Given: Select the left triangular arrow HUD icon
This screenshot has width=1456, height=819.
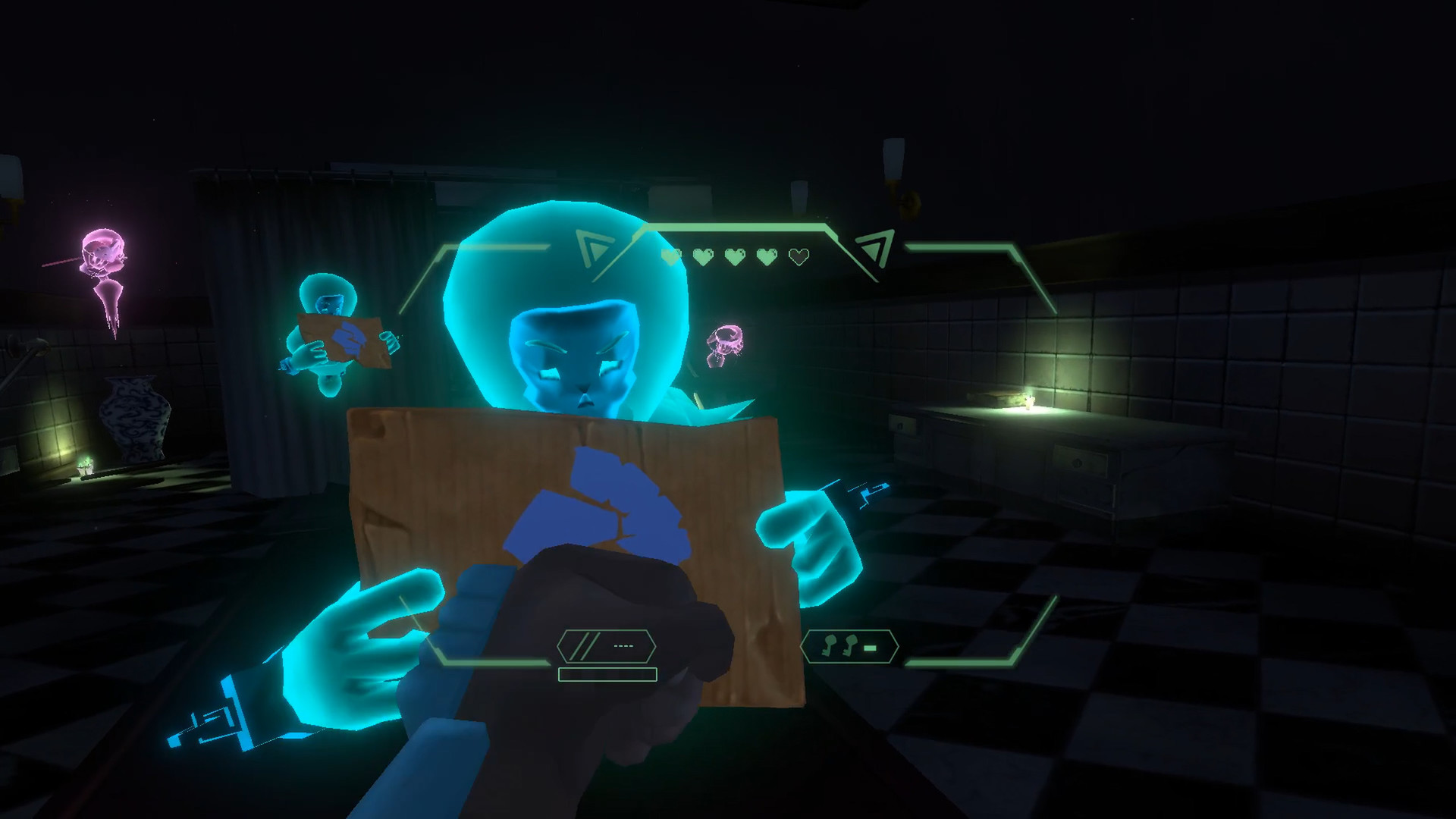Looking at the screenshot, I should point(594,246).
